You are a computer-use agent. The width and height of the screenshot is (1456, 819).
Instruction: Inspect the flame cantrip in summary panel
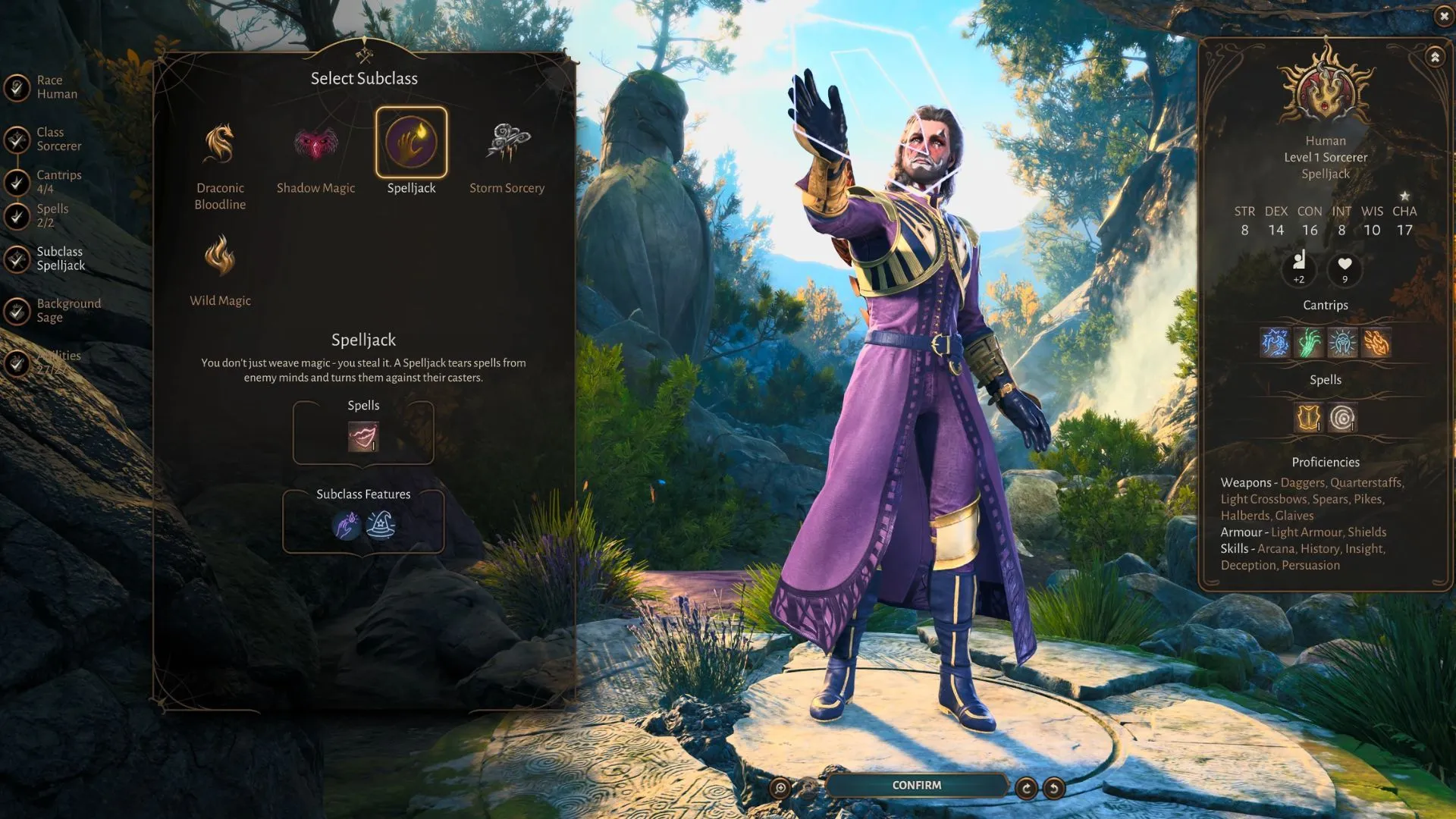[x=1376, y=343]
